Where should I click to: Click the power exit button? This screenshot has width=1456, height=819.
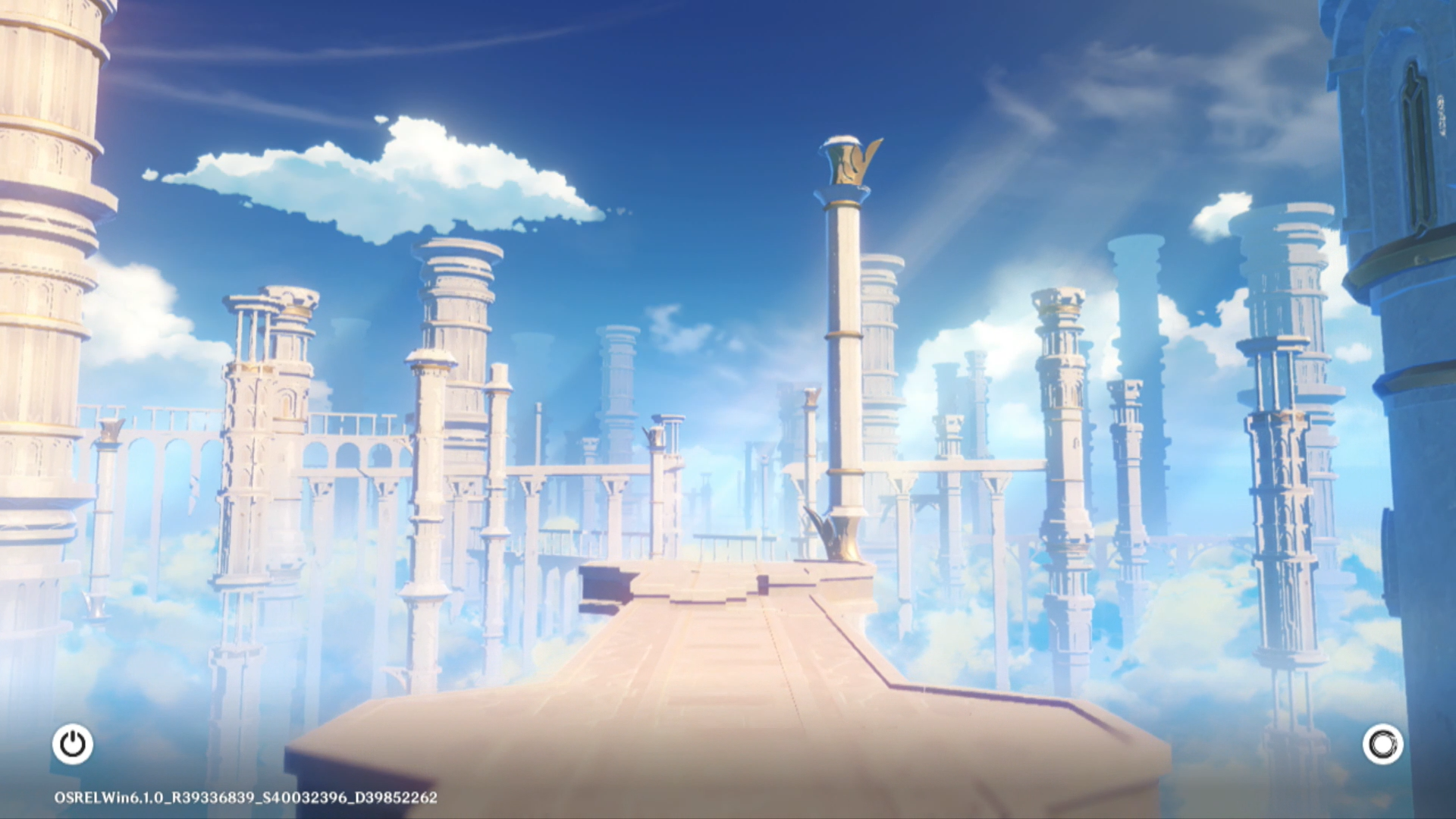point(73,744)
